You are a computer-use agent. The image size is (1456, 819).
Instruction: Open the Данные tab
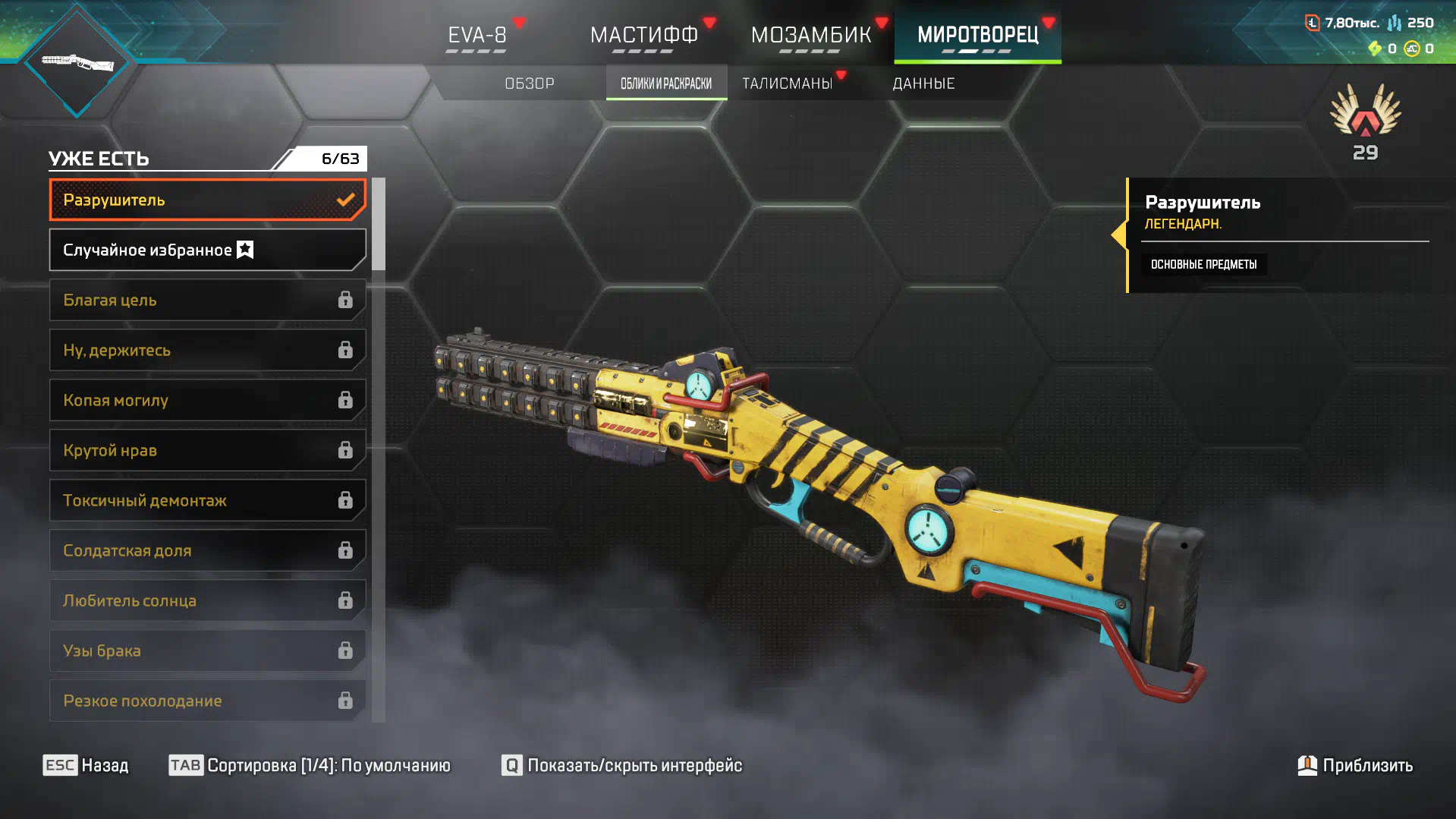923,83
